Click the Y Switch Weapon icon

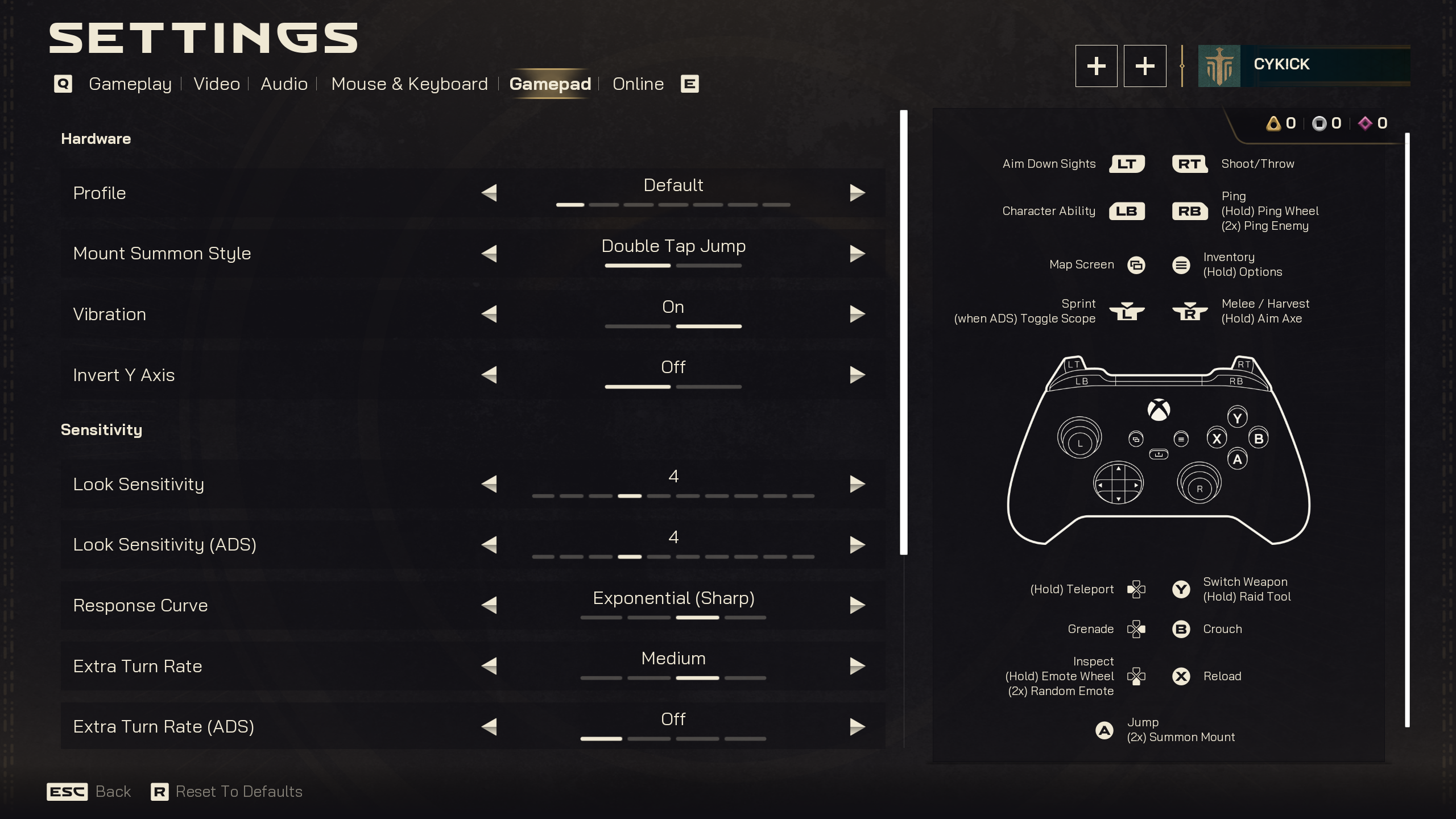1182,590
